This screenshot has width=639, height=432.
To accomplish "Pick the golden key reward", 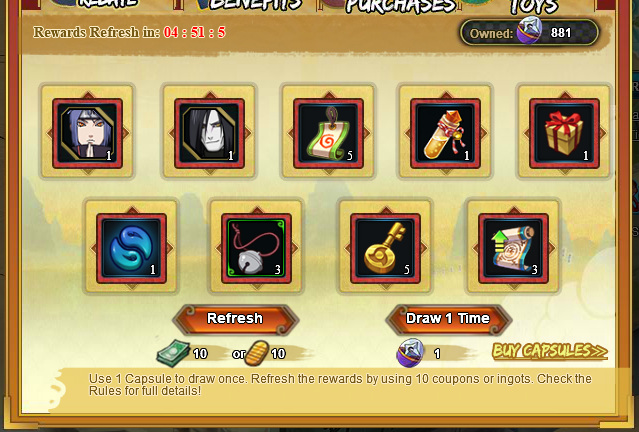I will pyautogui.click(x=385, y=248).
